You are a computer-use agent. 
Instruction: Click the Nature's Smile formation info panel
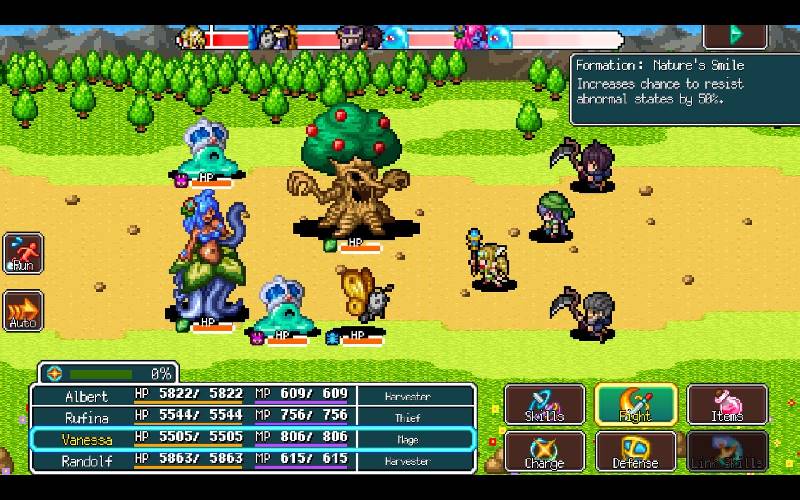click(x=684, y=88)
